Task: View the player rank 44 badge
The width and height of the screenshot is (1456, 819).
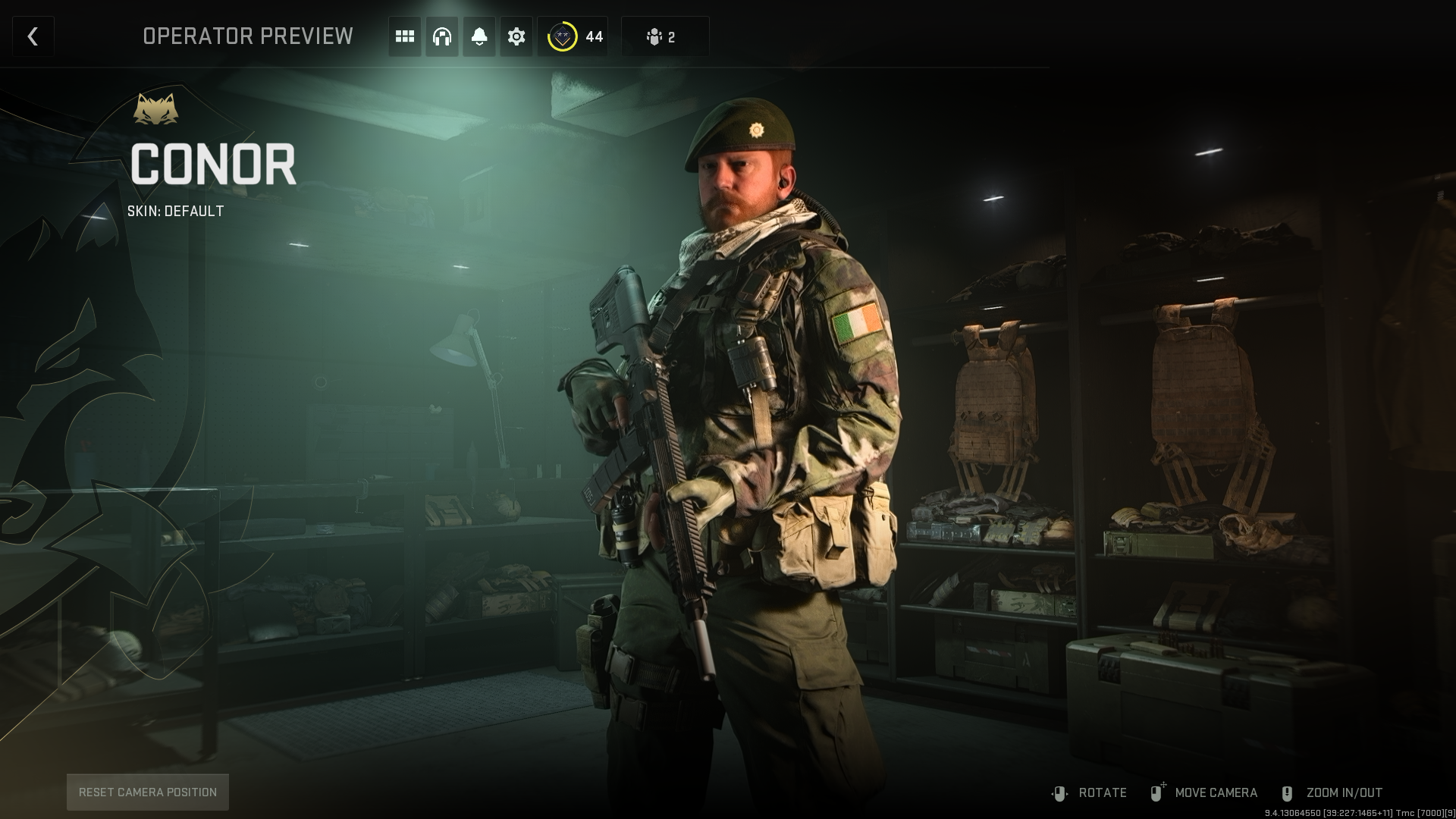Action: [x=573, y=36]
